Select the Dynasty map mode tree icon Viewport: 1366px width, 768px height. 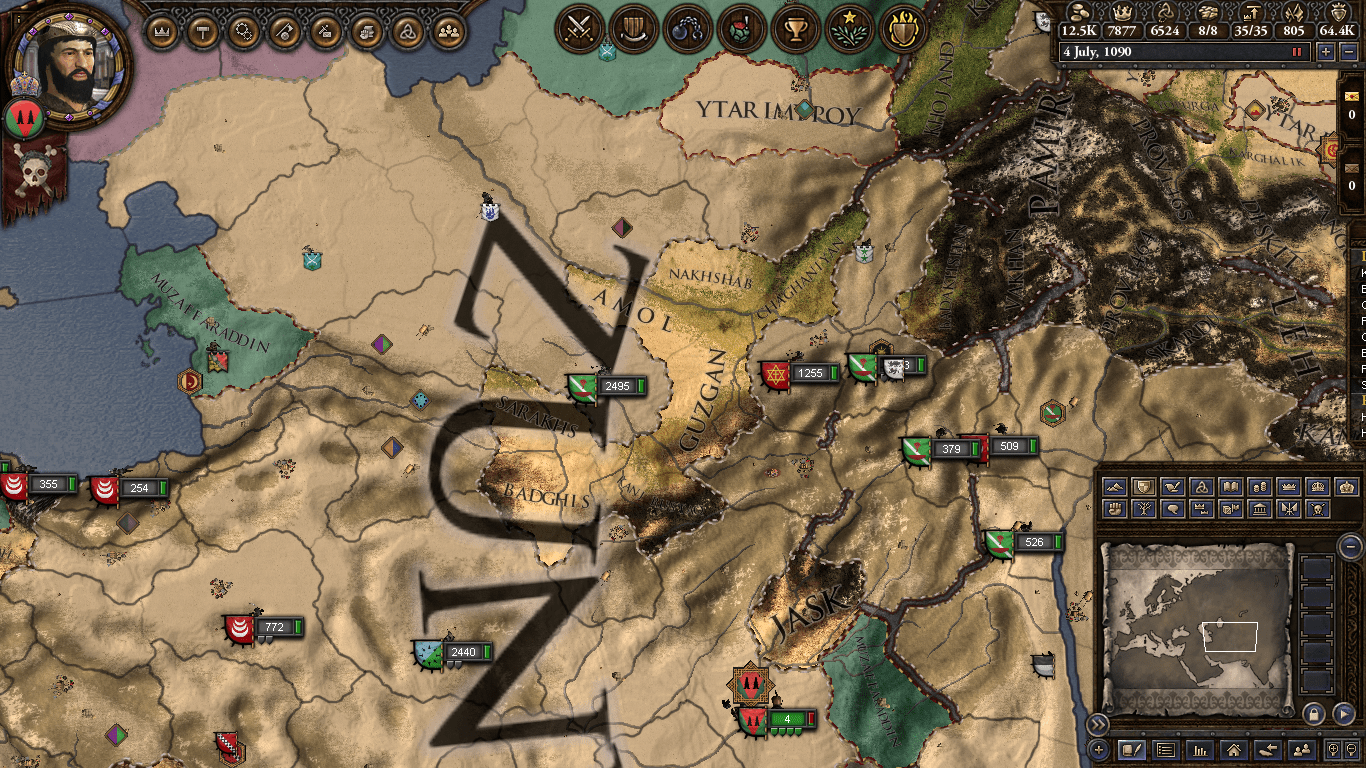pos(1144,508)
